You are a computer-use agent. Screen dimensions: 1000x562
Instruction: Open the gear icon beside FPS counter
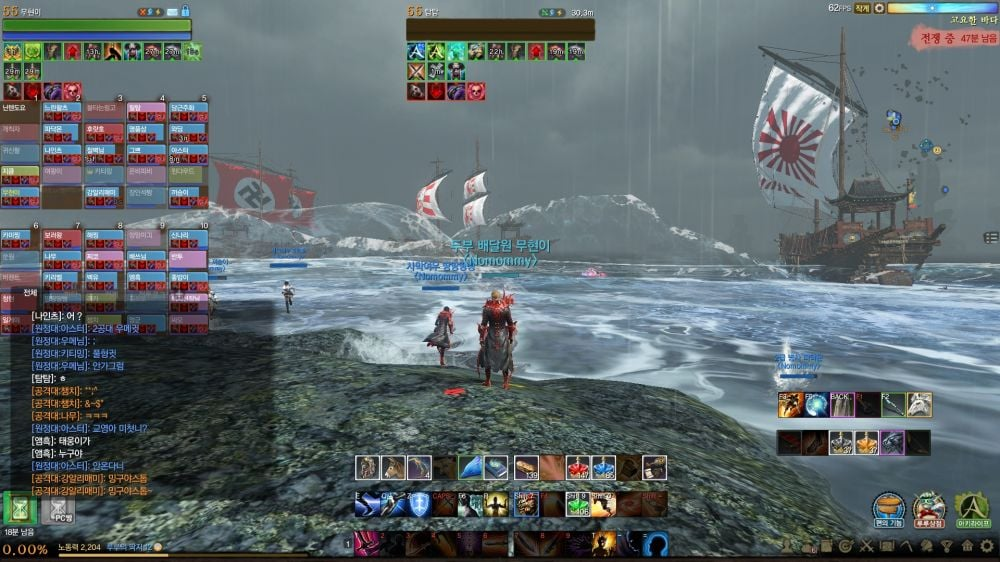tap(879, 8)
